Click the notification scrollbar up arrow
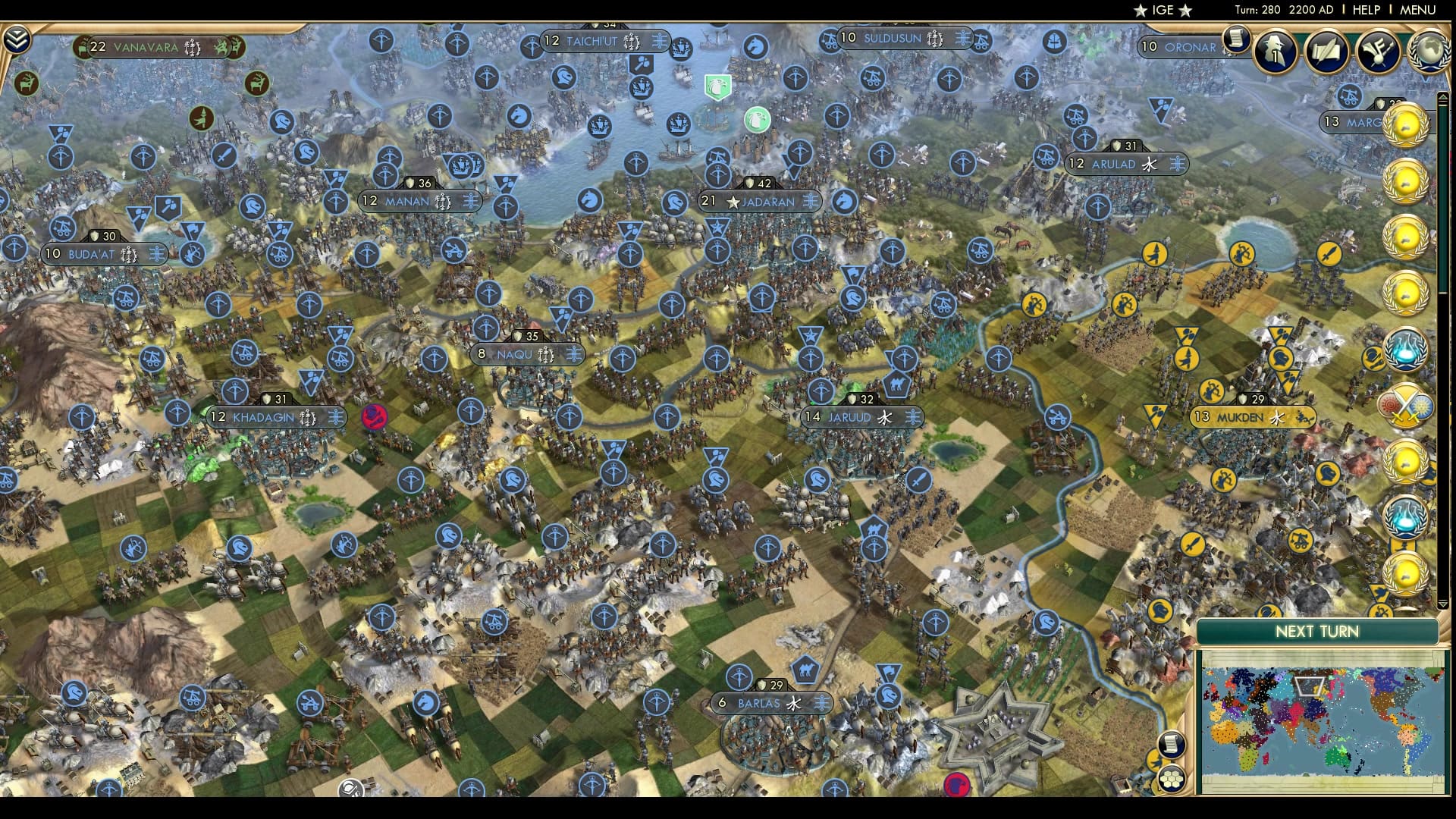Viewport: 1456px width, 819px height. [1443, 97]
